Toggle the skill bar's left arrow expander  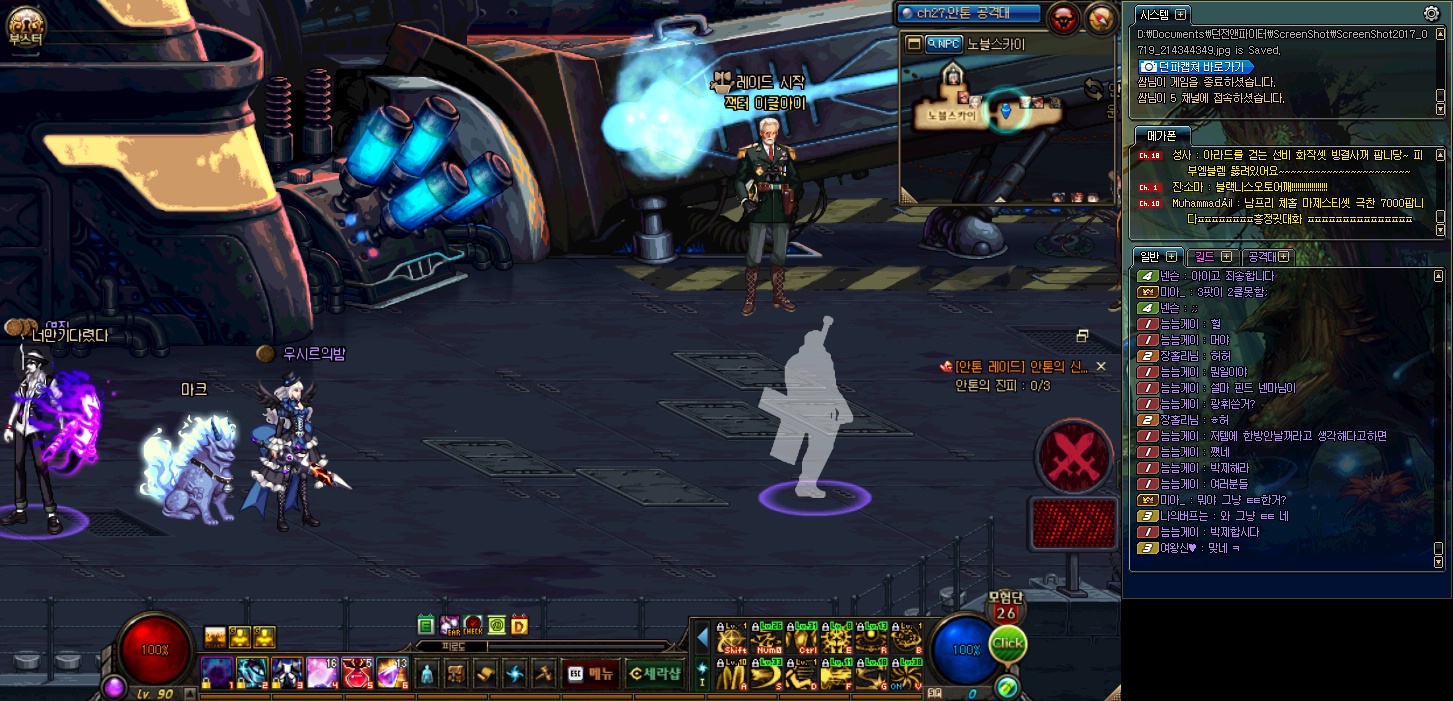(702, 637)
